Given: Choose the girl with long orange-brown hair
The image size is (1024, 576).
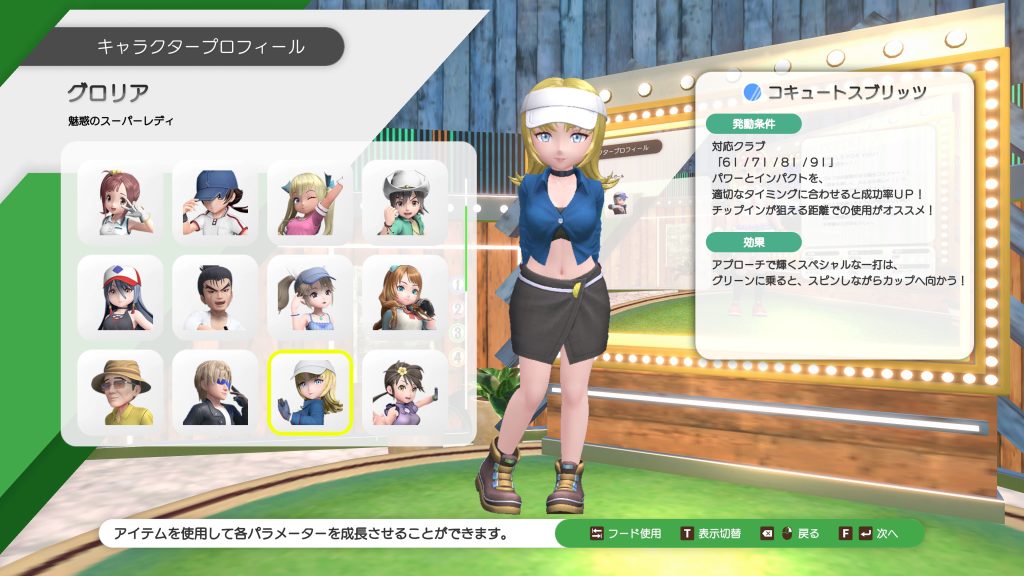Looking at the screenshot, I should tap(404, 297).
